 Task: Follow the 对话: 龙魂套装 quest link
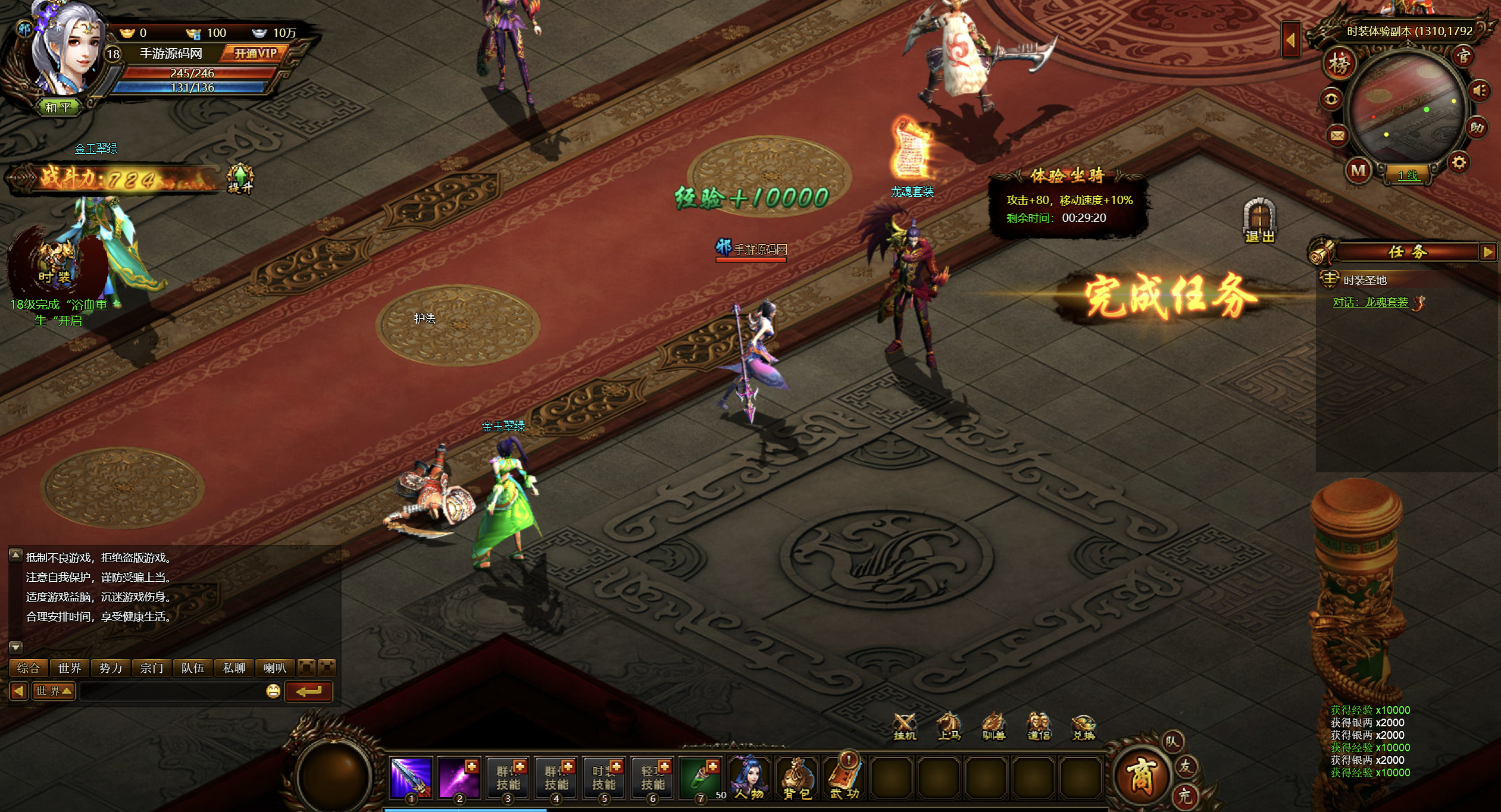coord(1370,303)
